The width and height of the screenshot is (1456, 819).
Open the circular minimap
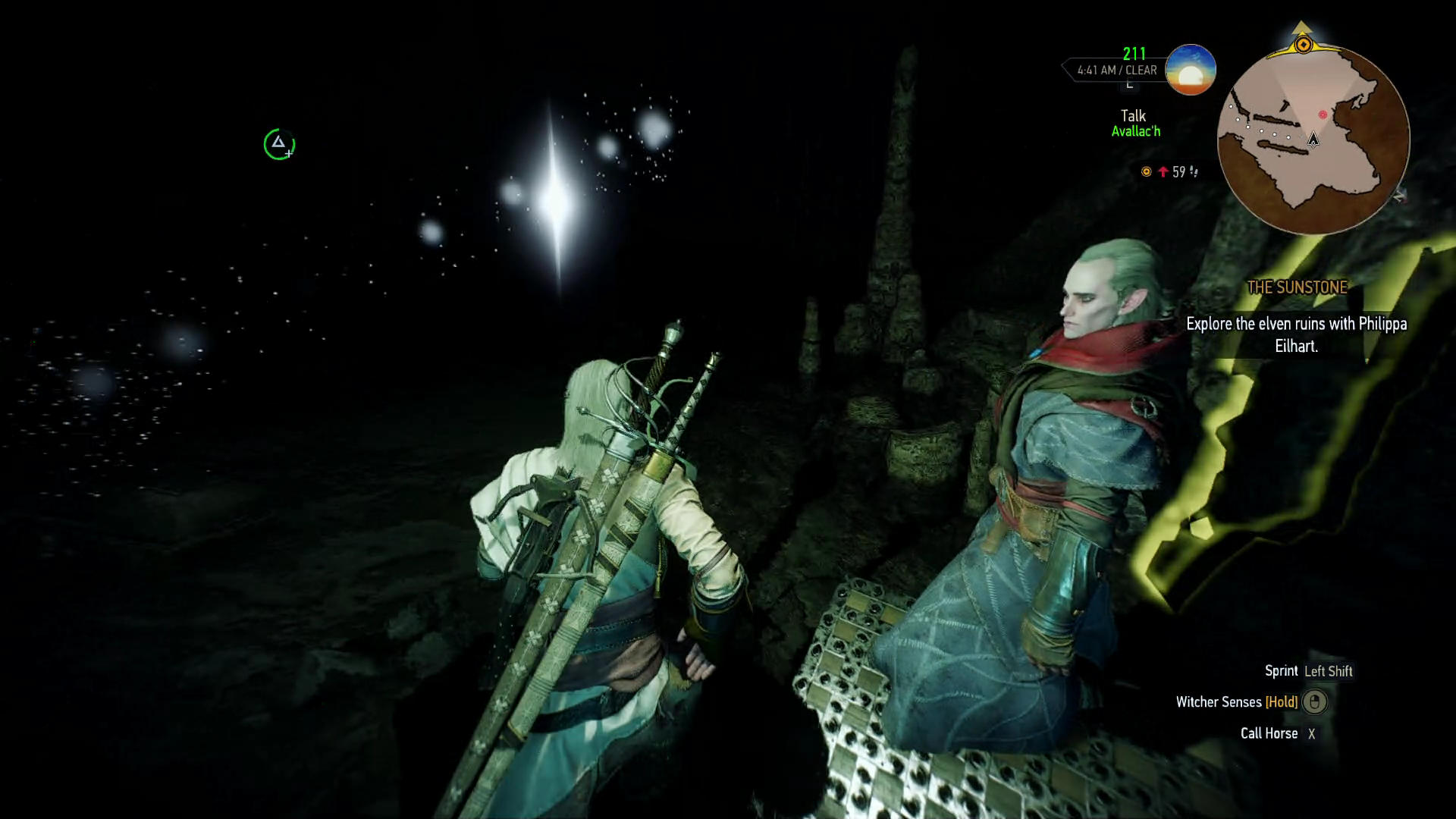point(1313,140)
